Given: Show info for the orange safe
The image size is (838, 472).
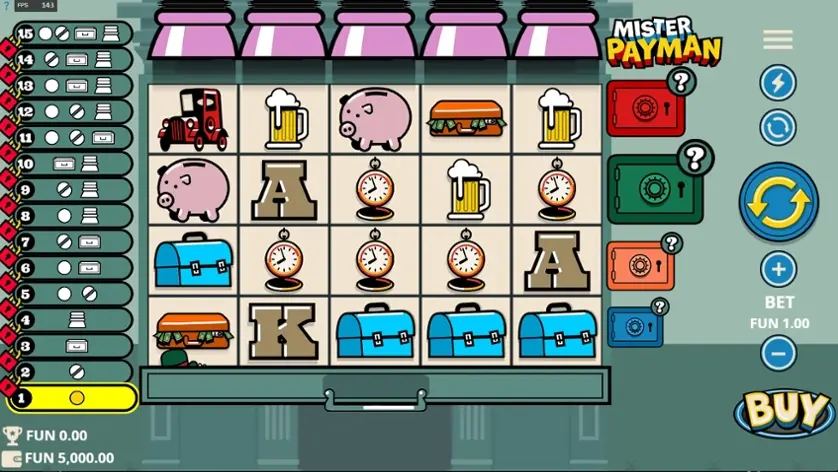Looking at the screenshot, I should click(x=671, y=244).
